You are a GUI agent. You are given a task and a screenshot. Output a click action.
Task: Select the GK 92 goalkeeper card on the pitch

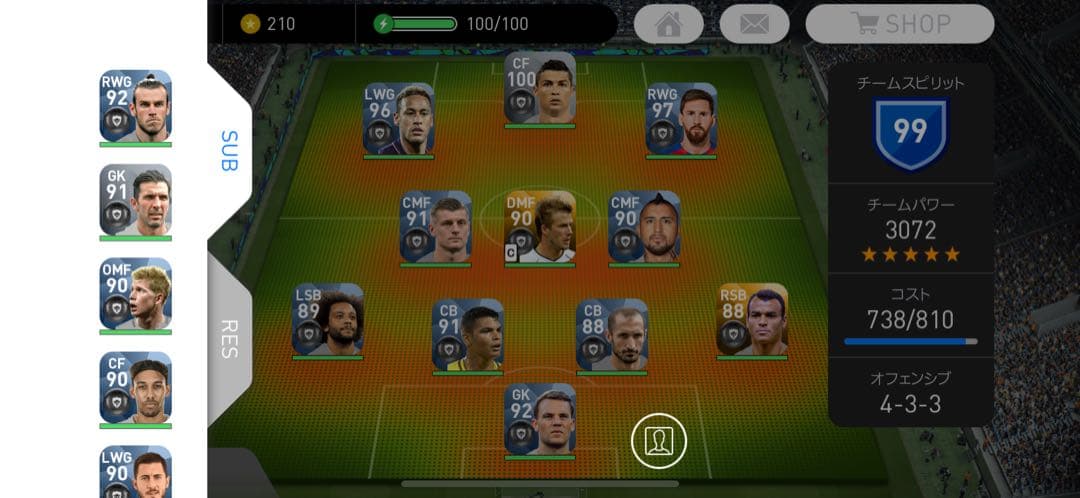click(540, 419)
